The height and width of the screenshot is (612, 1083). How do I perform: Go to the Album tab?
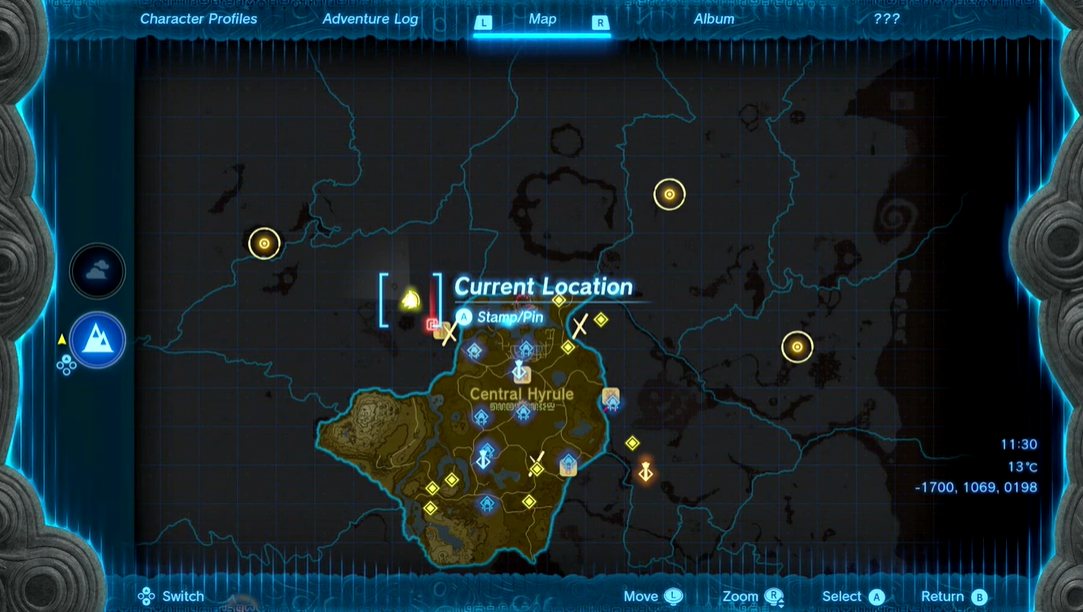pyautogui.click(x=714, y=19)
